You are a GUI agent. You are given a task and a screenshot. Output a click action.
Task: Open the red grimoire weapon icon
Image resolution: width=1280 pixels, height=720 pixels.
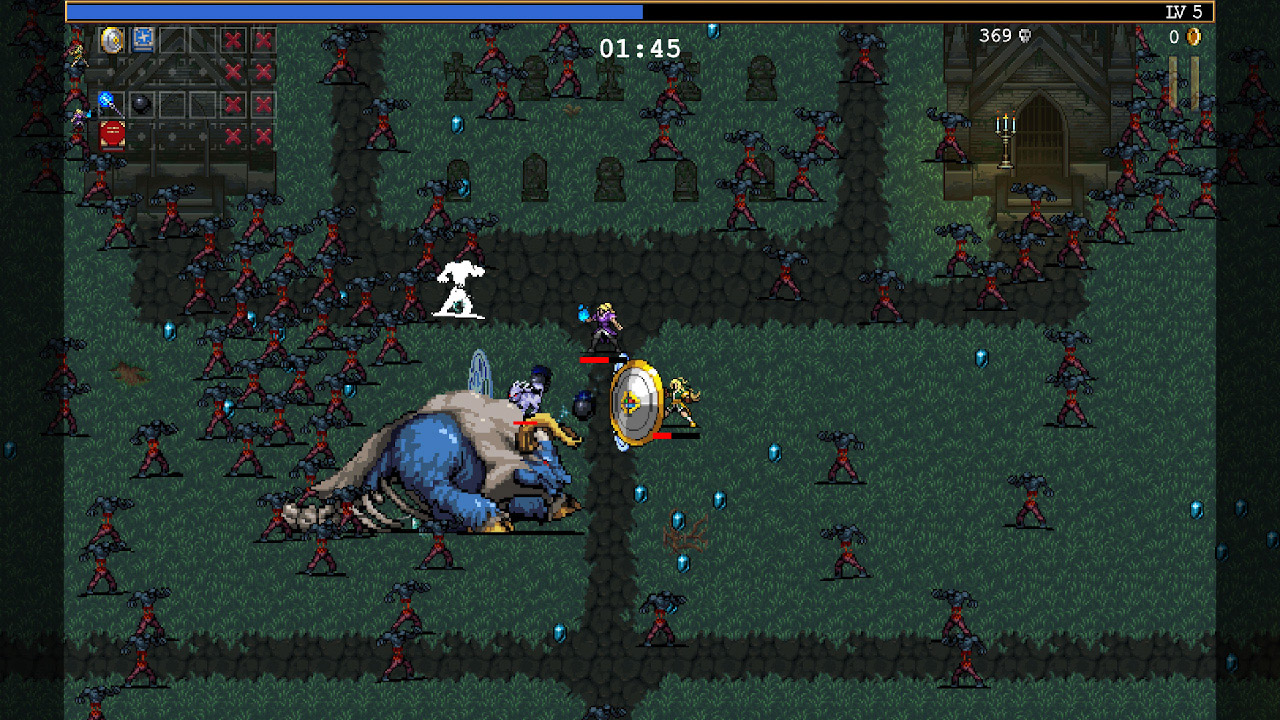[x=111, y=135]
